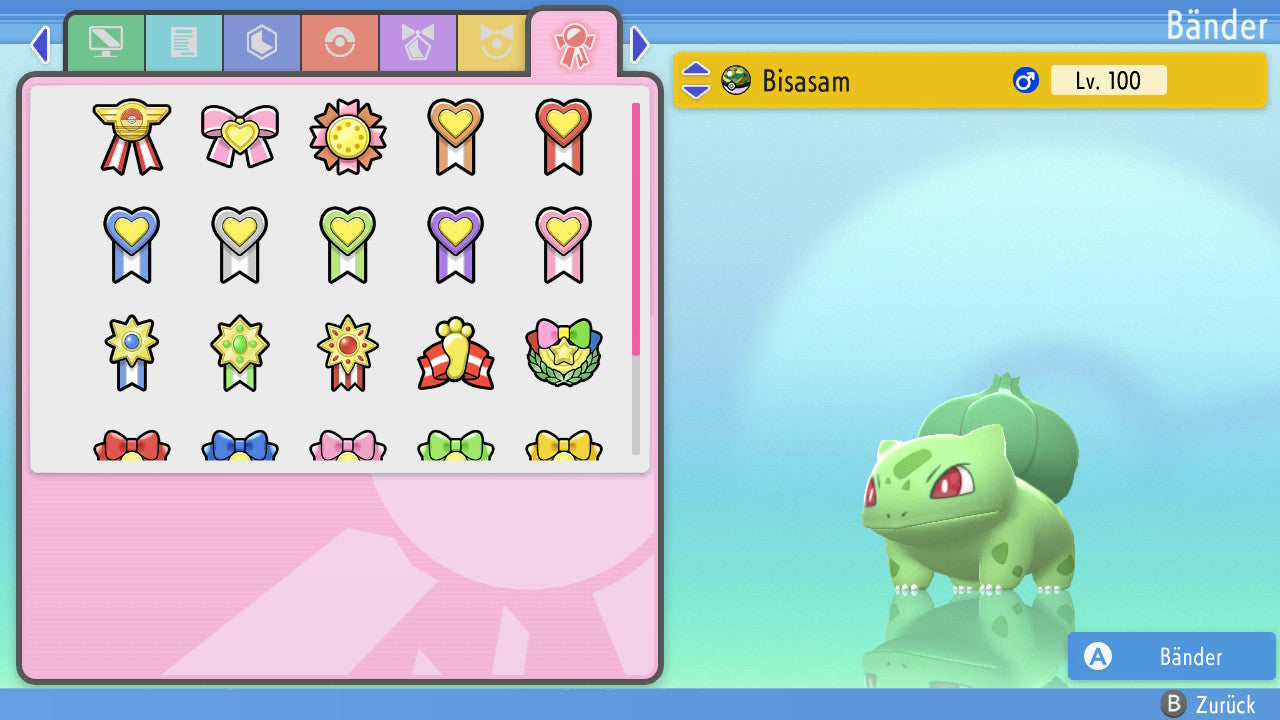Select the orange flower ribbon
Image resolution: width=1280 pixels, height=720 pixels.
click(348, 136)
